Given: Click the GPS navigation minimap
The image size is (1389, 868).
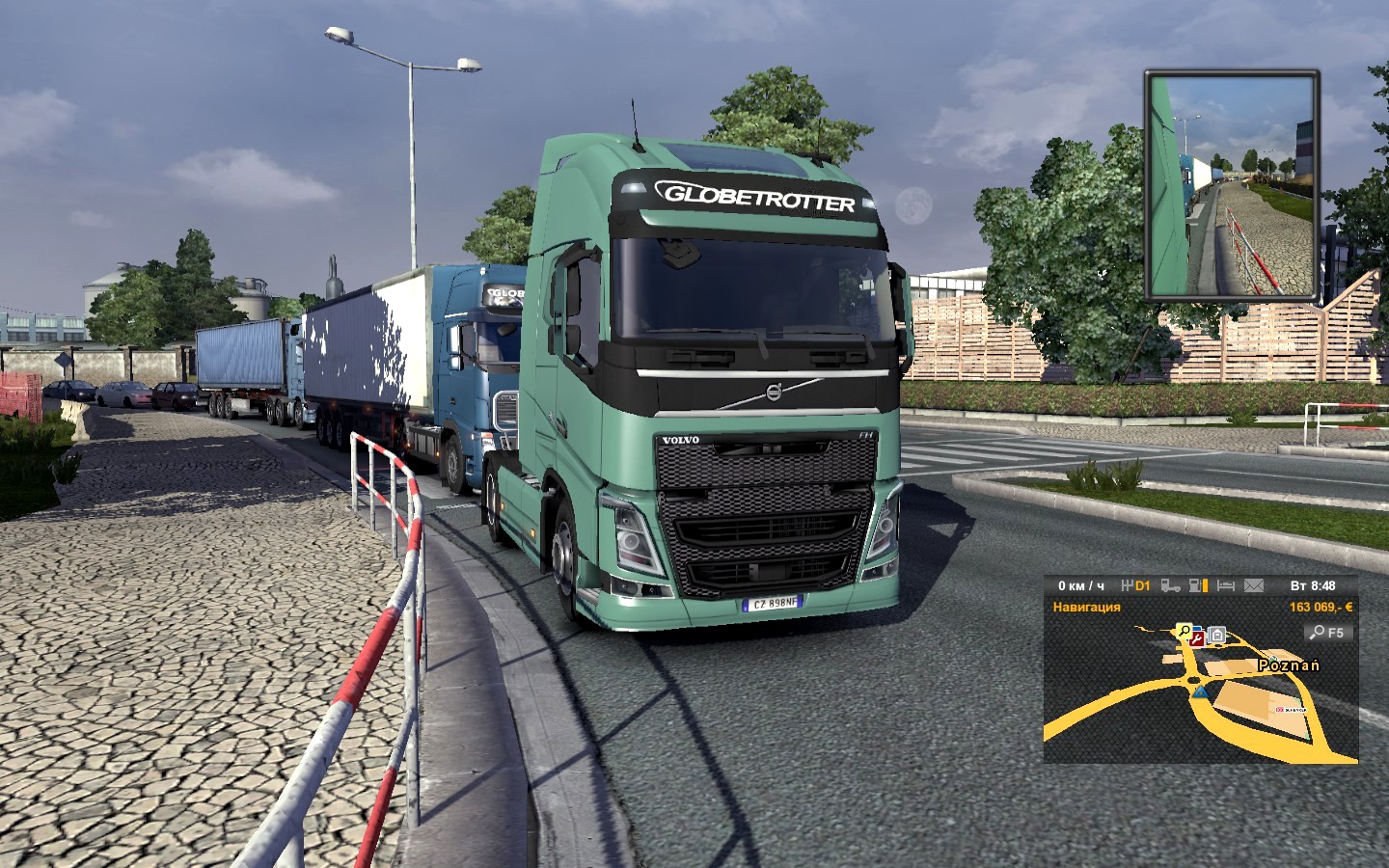Looking at the screenshot, I should point(1200,694).
